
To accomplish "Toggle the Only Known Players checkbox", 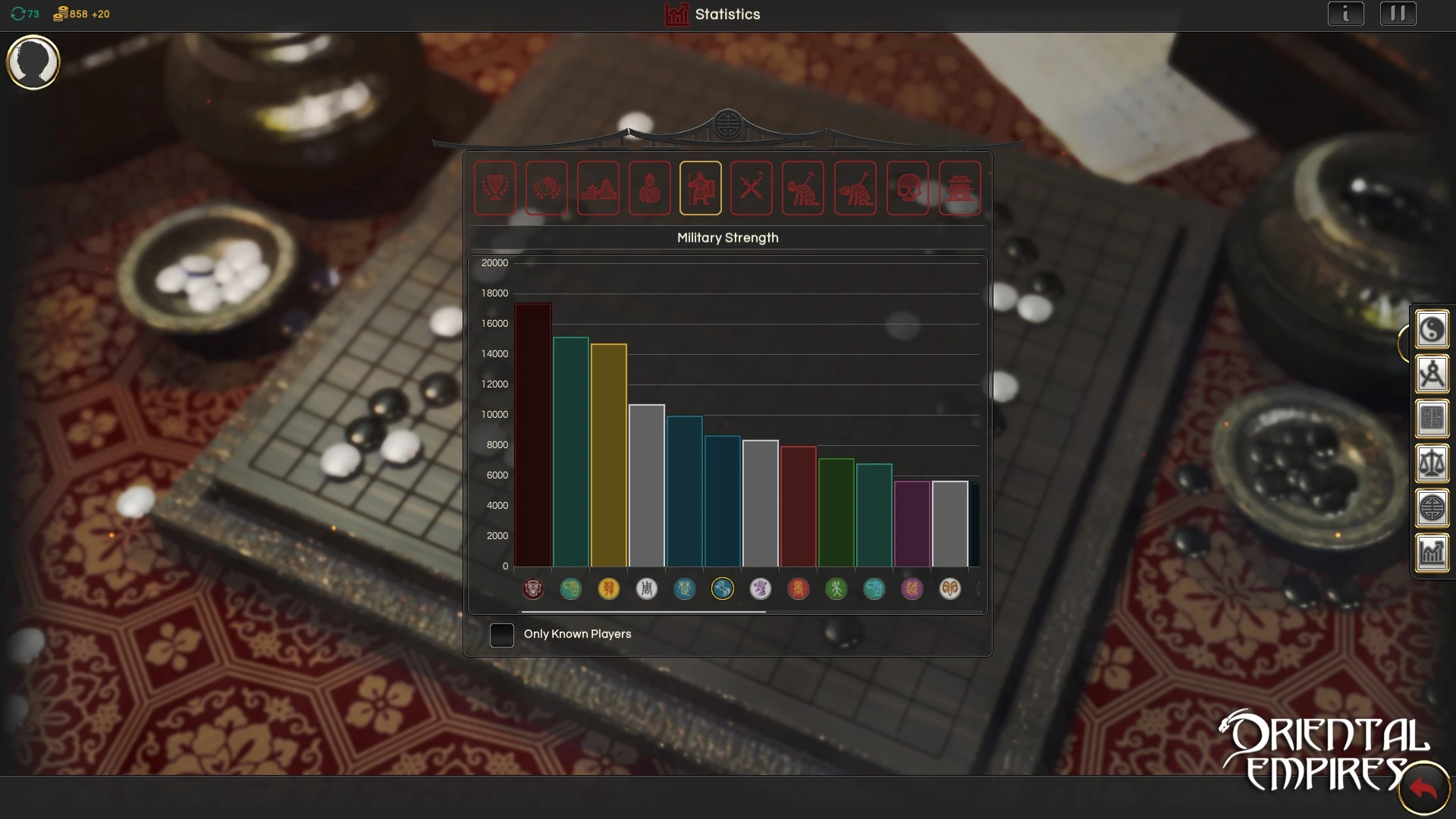I will pos(502,635).
